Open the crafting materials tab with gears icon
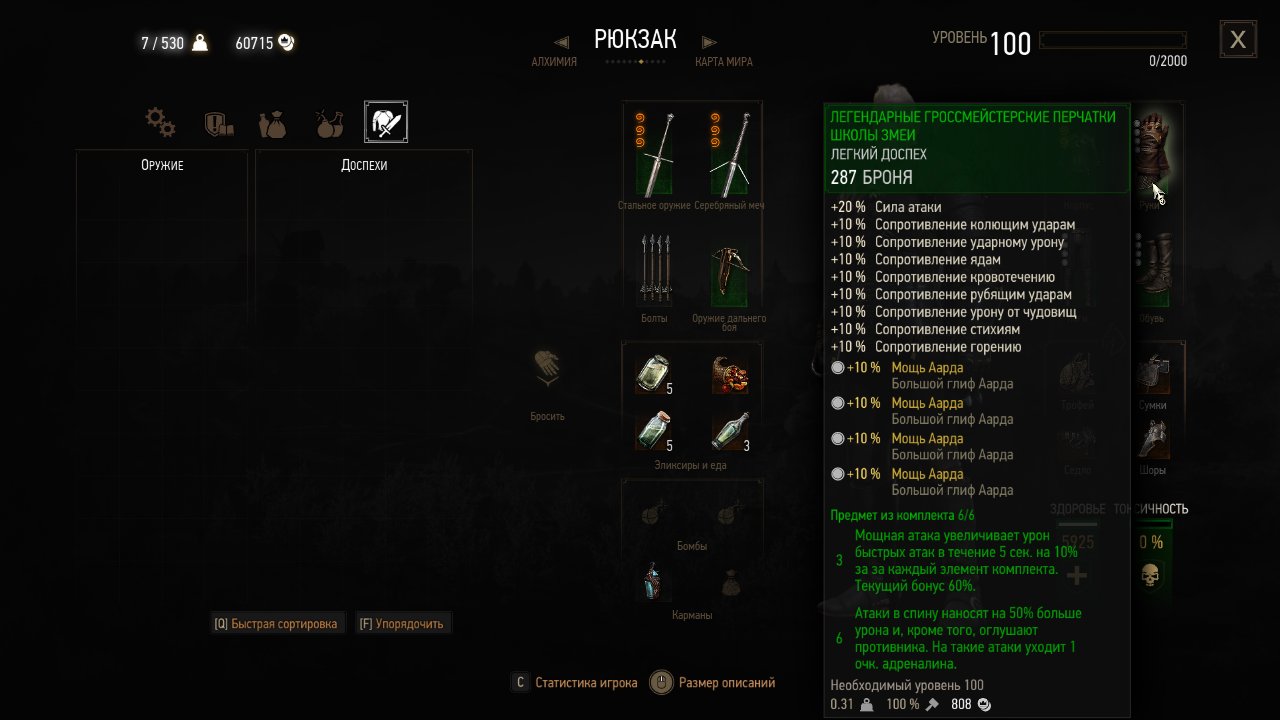The width and height of the screenshot is (1280, 720). (160, 123)
